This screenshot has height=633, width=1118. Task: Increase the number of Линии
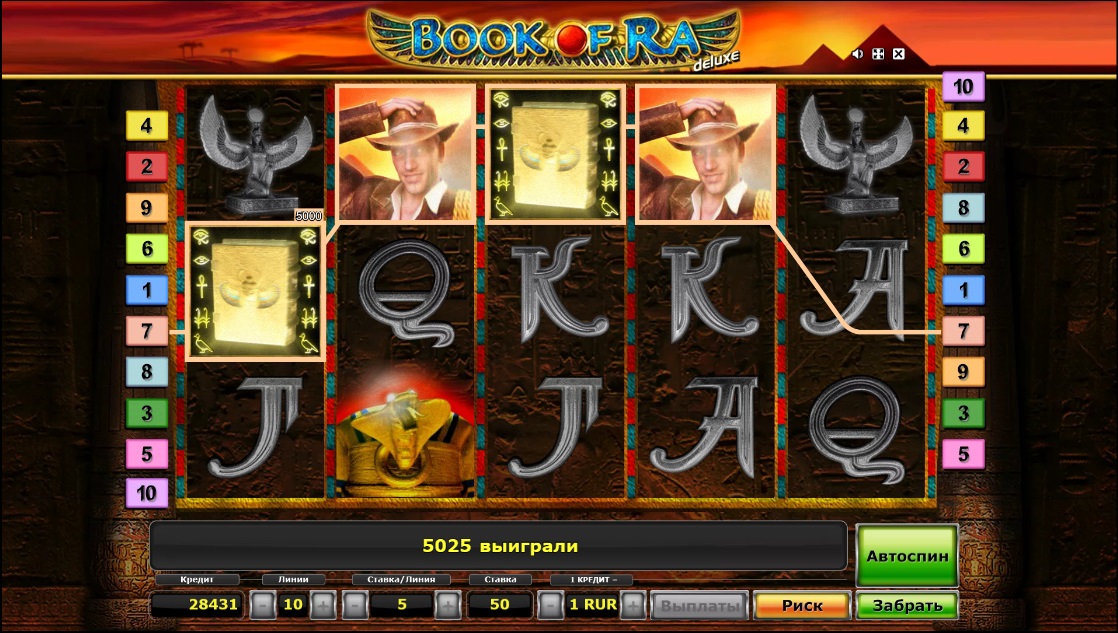tap(322, 605)
